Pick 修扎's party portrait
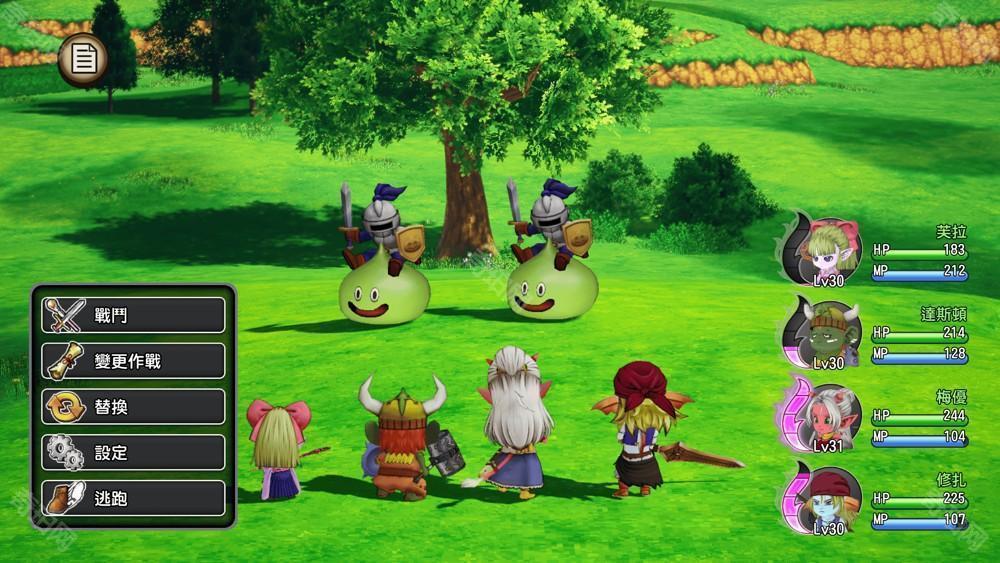Screen dimensions: 1000x563 pyautogui.click(x=832, y=498)
